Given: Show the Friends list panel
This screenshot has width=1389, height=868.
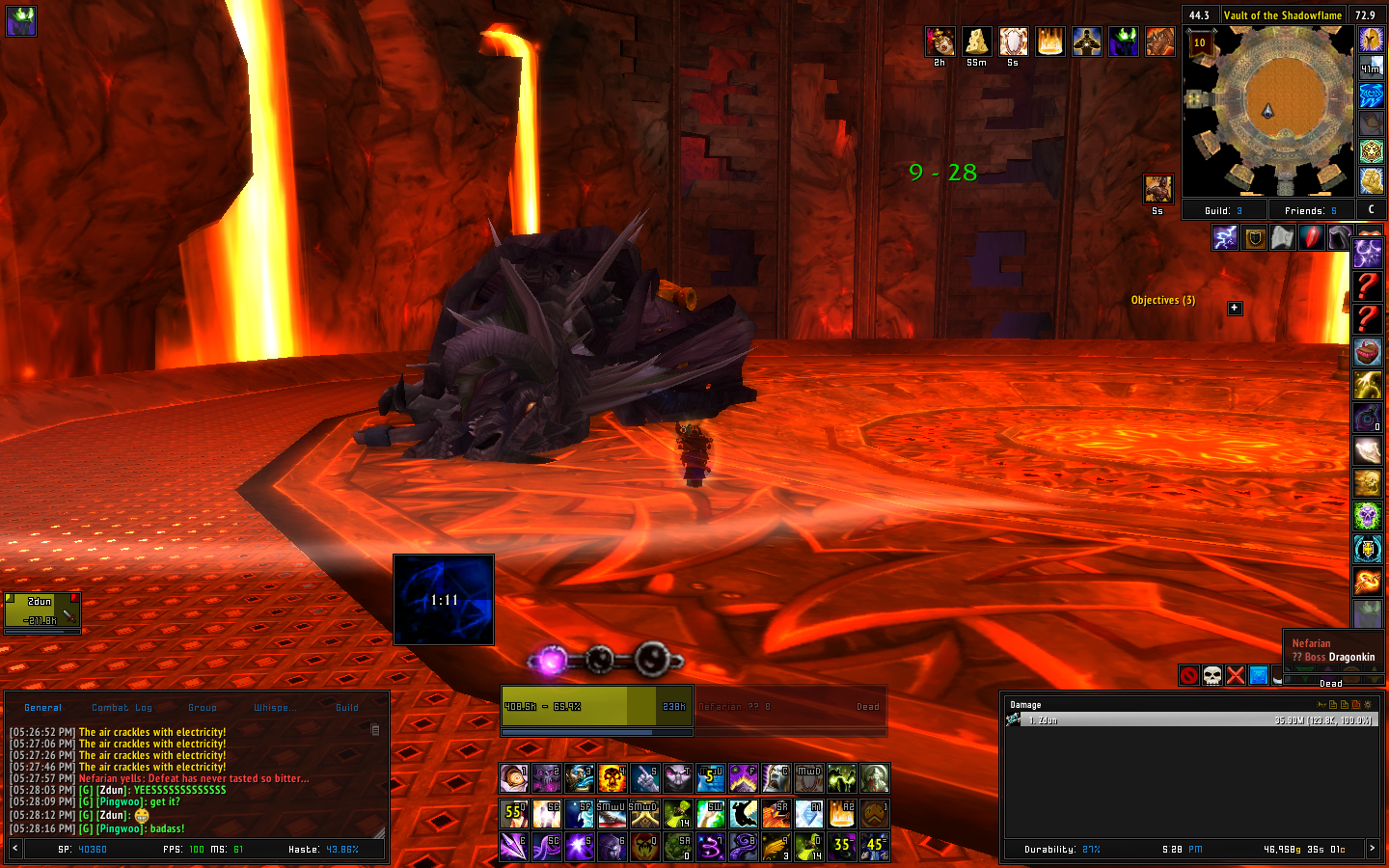Looking at the screenshot, I should 1310,210.
